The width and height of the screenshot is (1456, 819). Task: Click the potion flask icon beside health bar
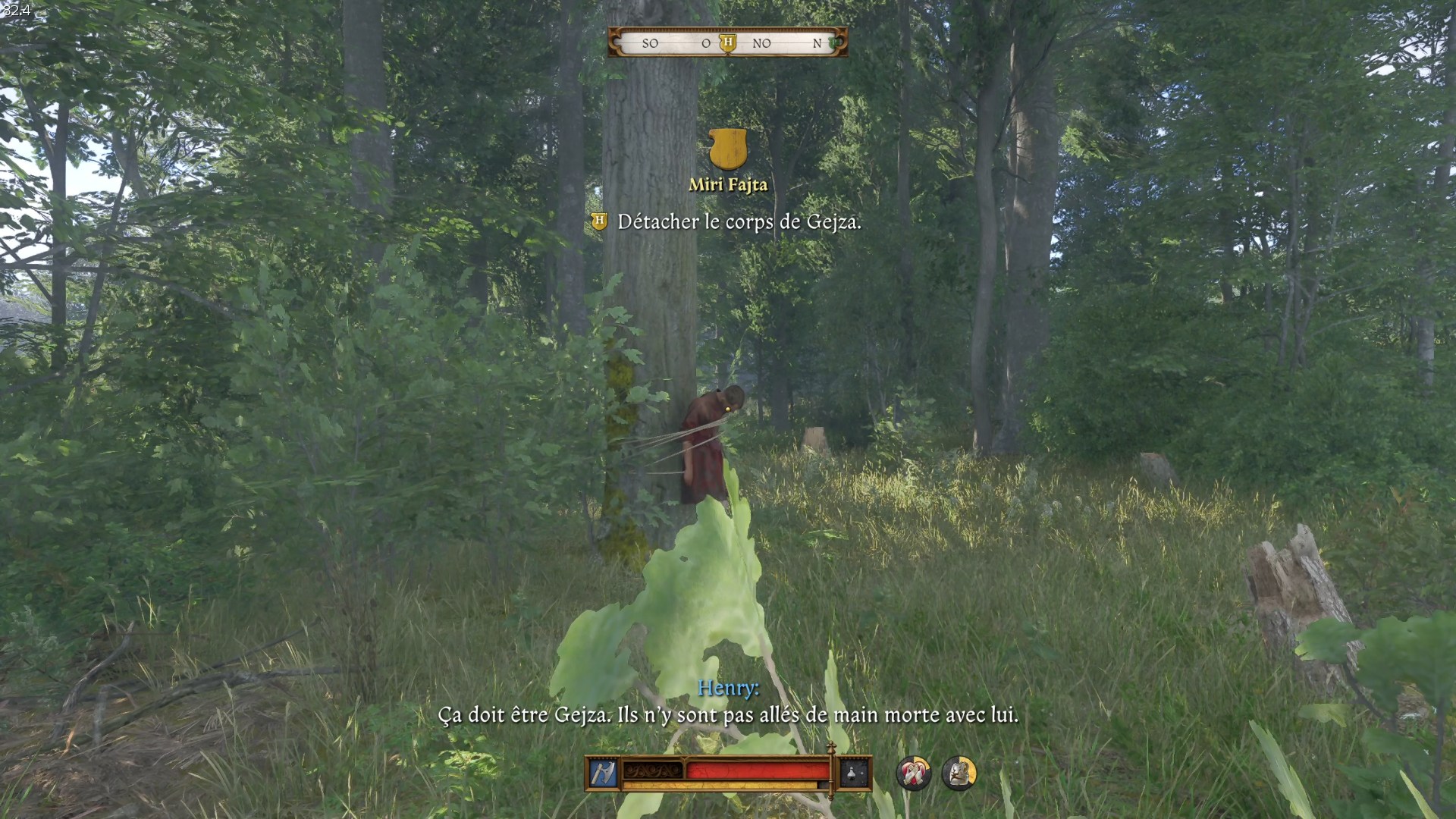coord(850,773)
